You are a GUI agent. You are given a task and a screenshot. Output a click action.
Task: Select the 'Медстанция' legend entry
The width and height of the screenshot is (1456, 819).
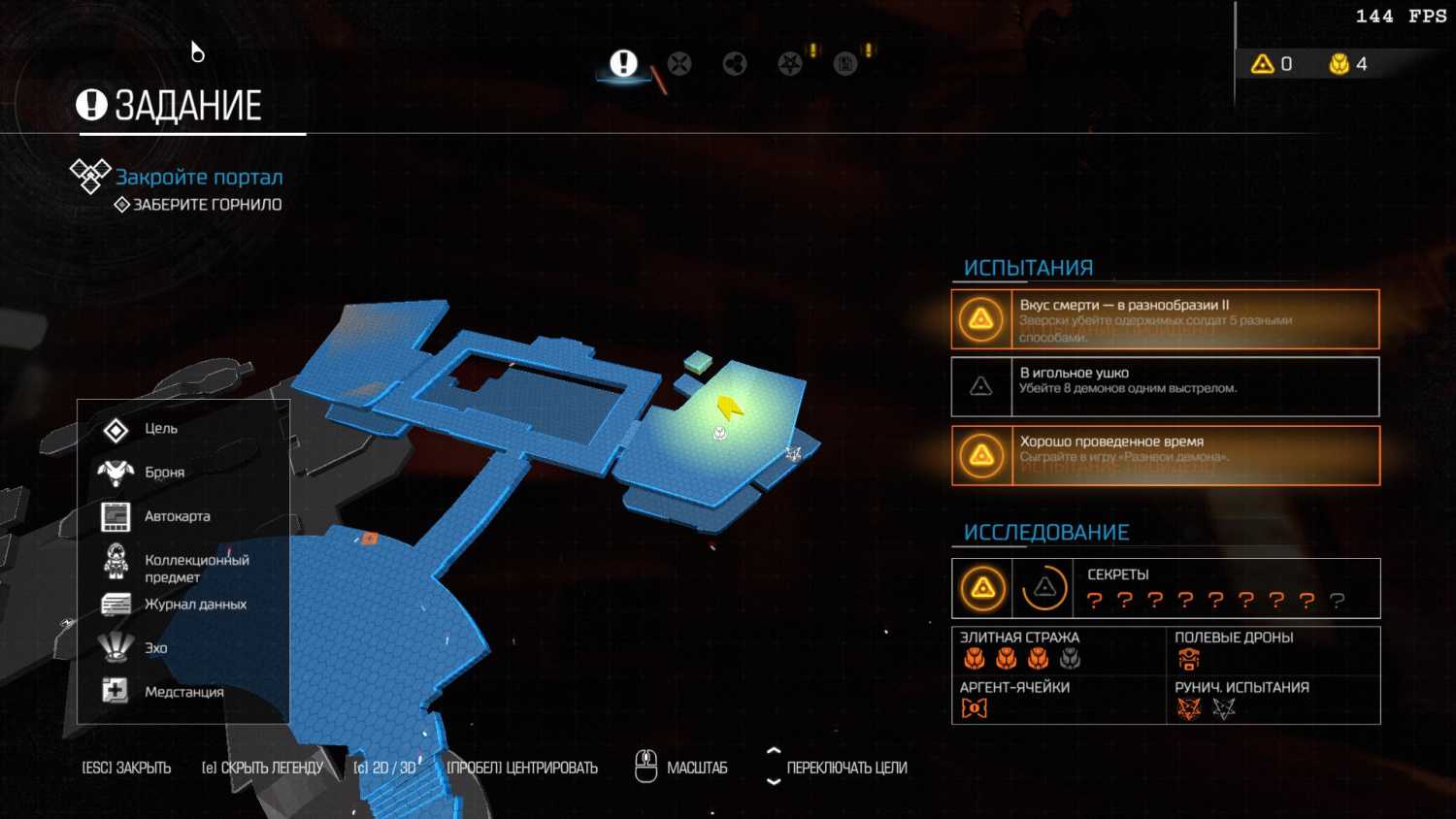click(x=183, y=692)
